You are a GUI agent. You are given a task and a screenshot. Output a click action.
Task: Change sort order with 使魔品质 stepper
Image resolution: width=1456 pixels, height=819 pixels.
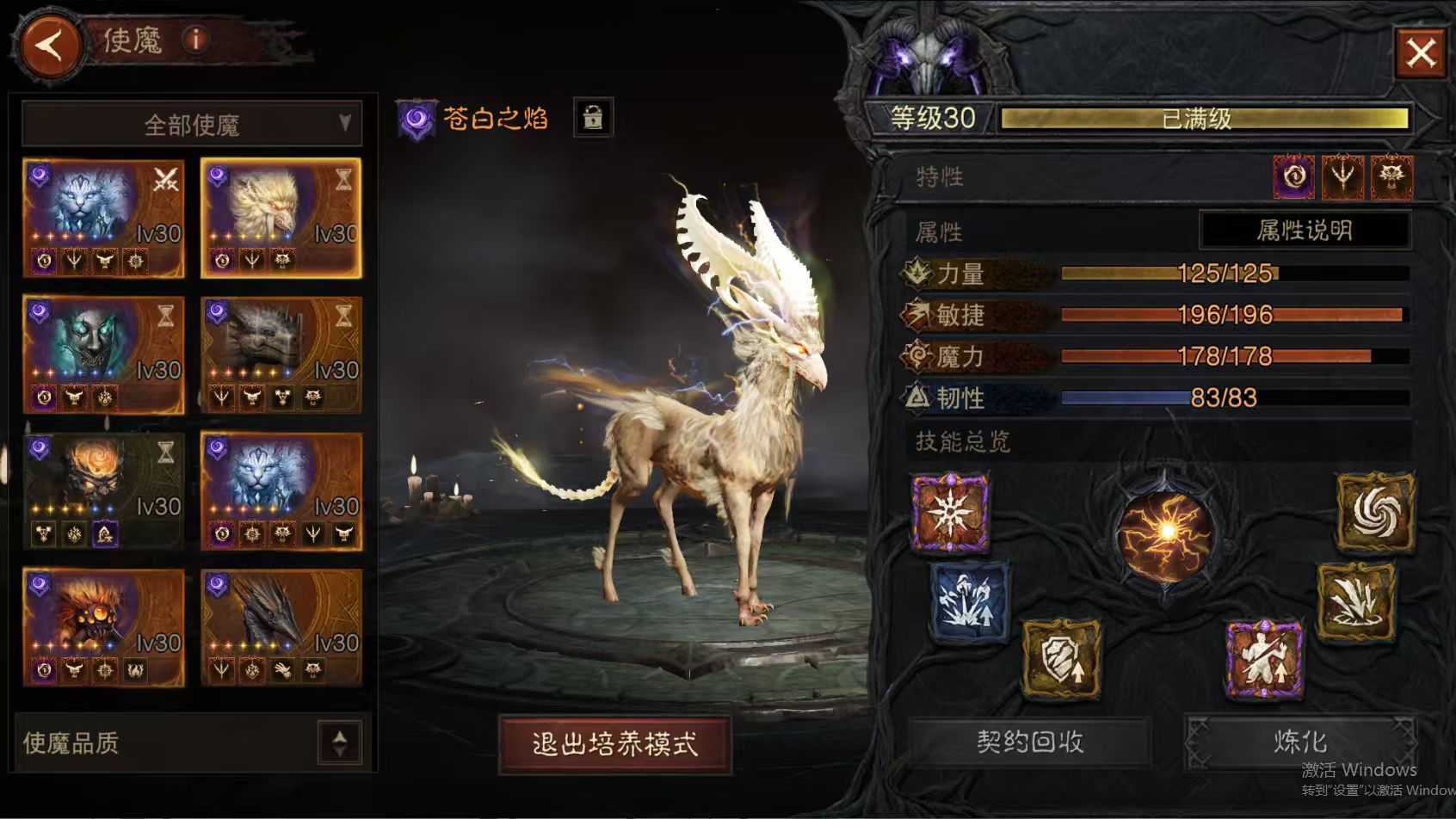(340, 742)
